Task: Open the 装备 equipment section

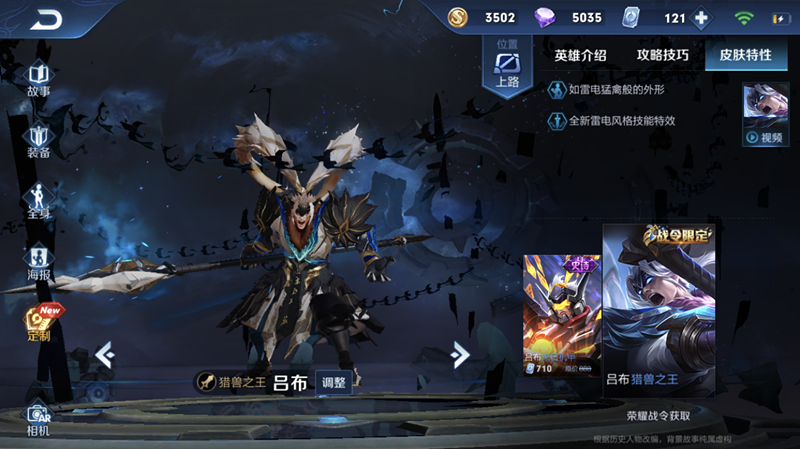Action: pos(38,141)
